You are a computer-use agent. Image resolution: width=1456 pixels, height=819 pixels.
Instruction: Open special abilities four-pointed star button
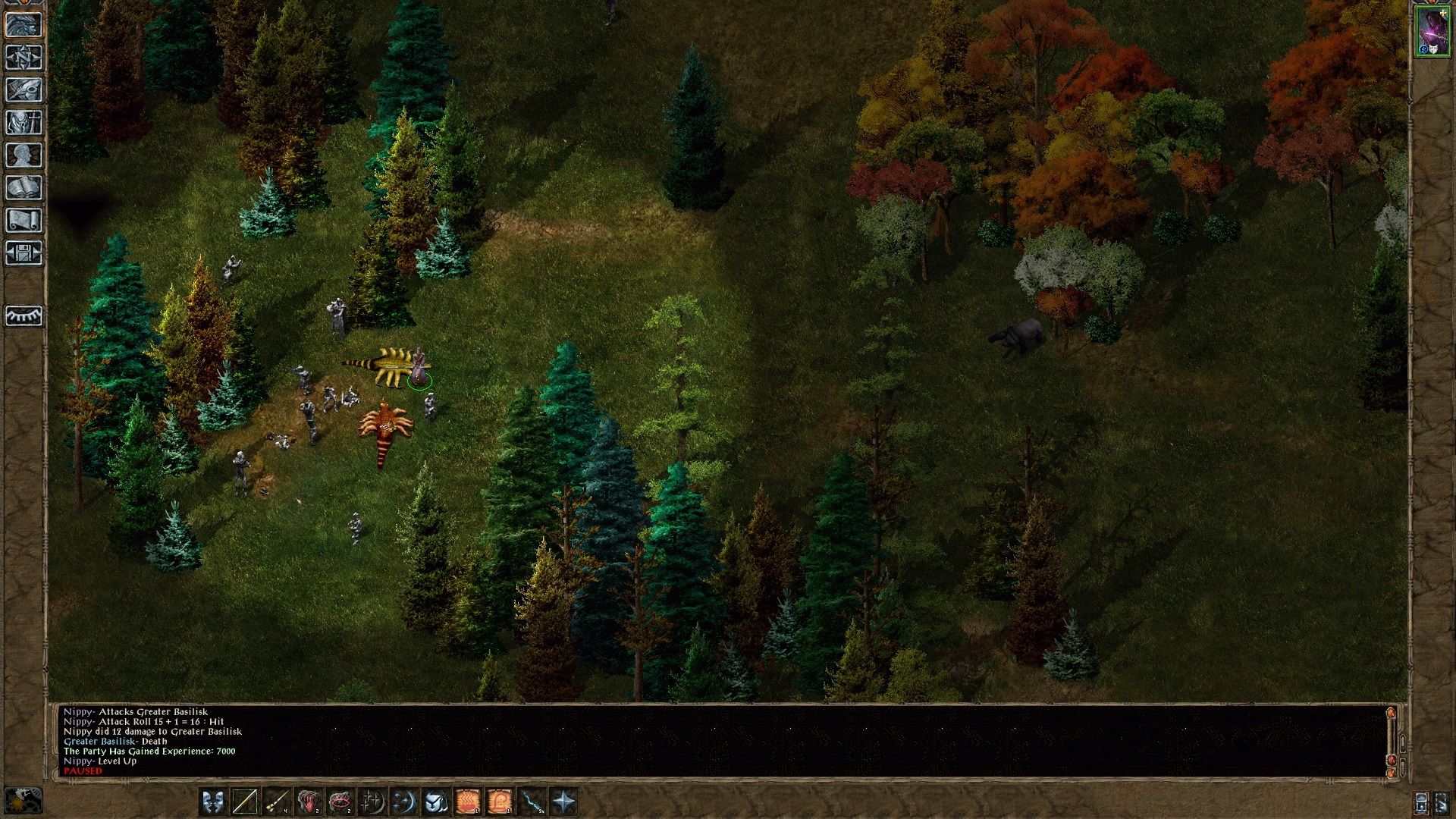(x=563, y=802)
